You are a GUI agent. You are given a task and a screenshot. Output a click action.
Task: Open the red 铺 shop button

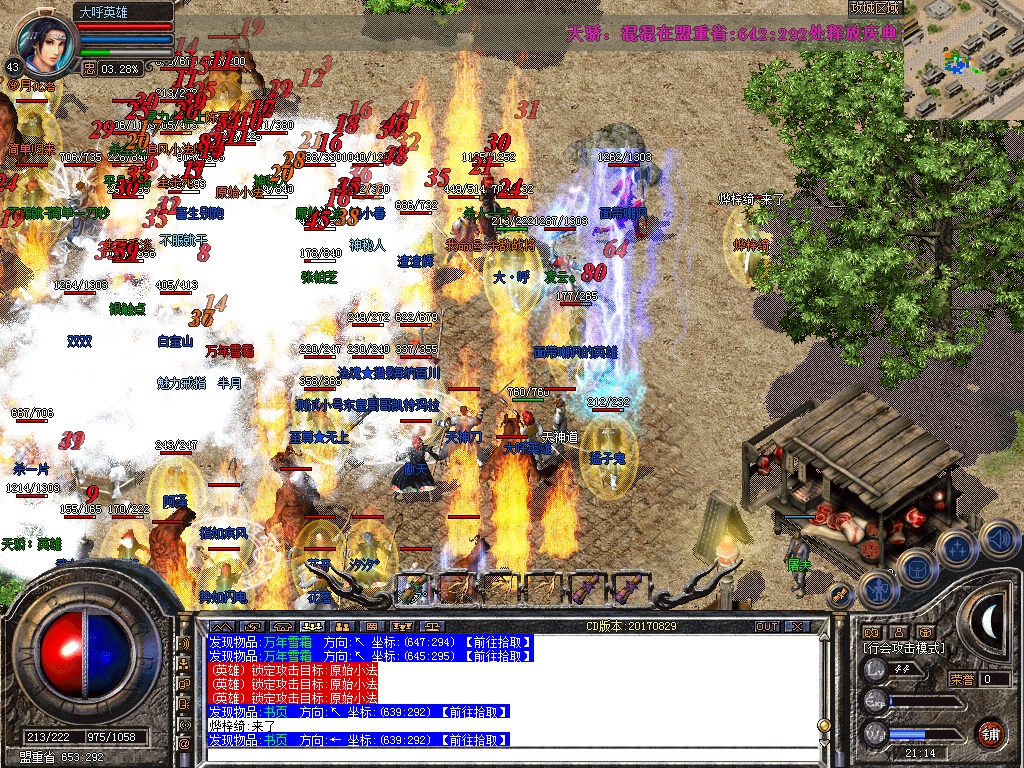[990, 732]
